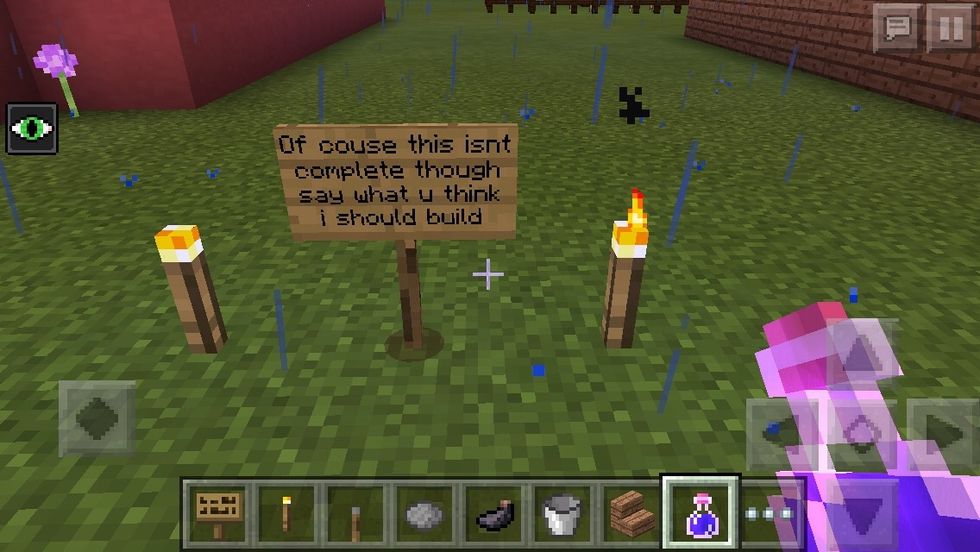Tap the up arrow movement button
The height and width of the screenshot is (552, 980).
[x=862, y=352]
